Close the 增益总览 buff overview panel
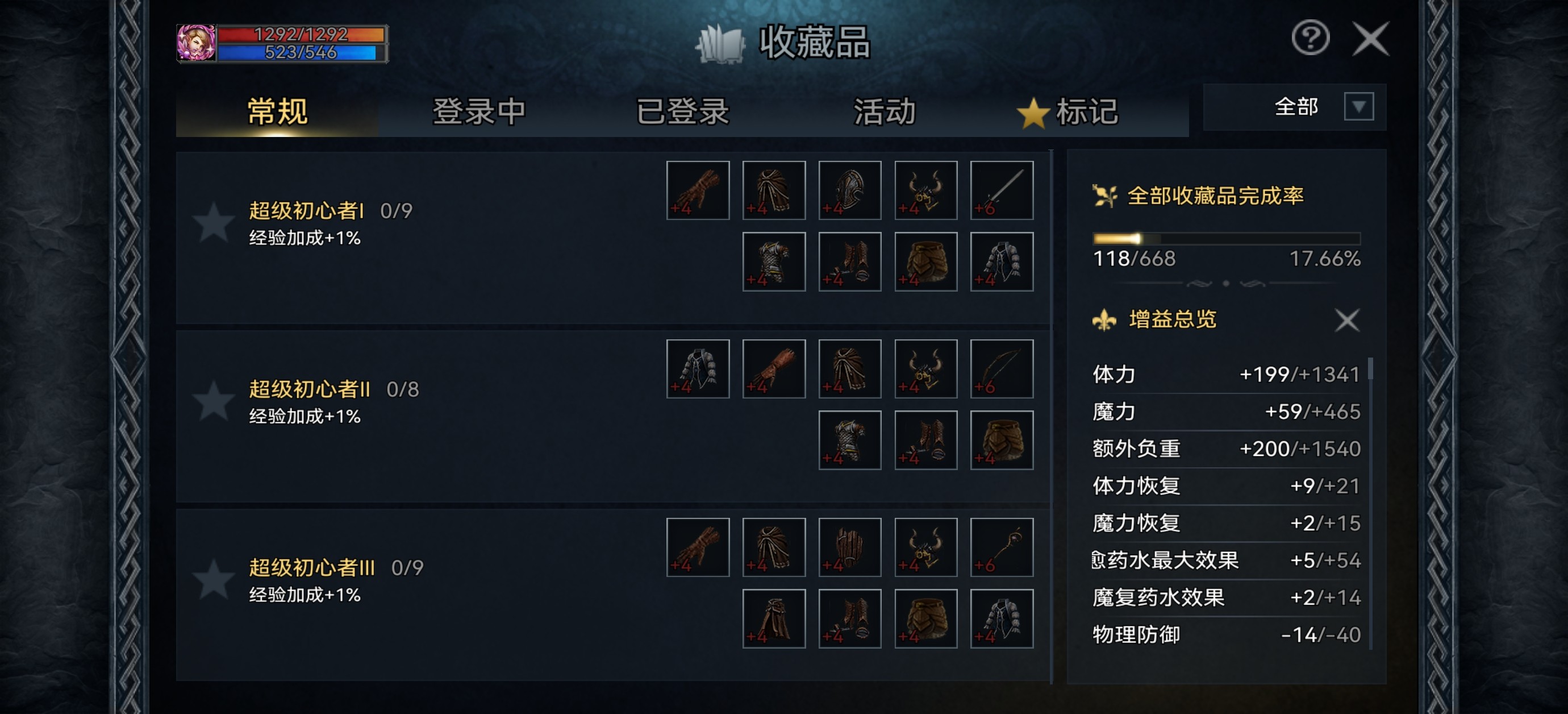This screenshot has height=714, width=1568. pyautogui.click(x=1346, y=320)
